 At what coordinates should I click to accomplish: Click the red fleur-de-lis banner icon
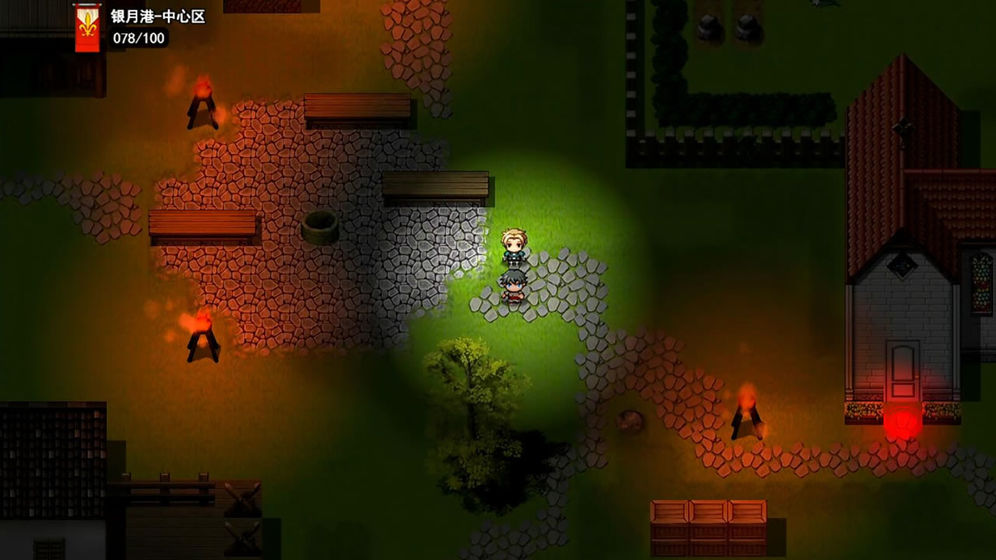[x=88, y=28]
